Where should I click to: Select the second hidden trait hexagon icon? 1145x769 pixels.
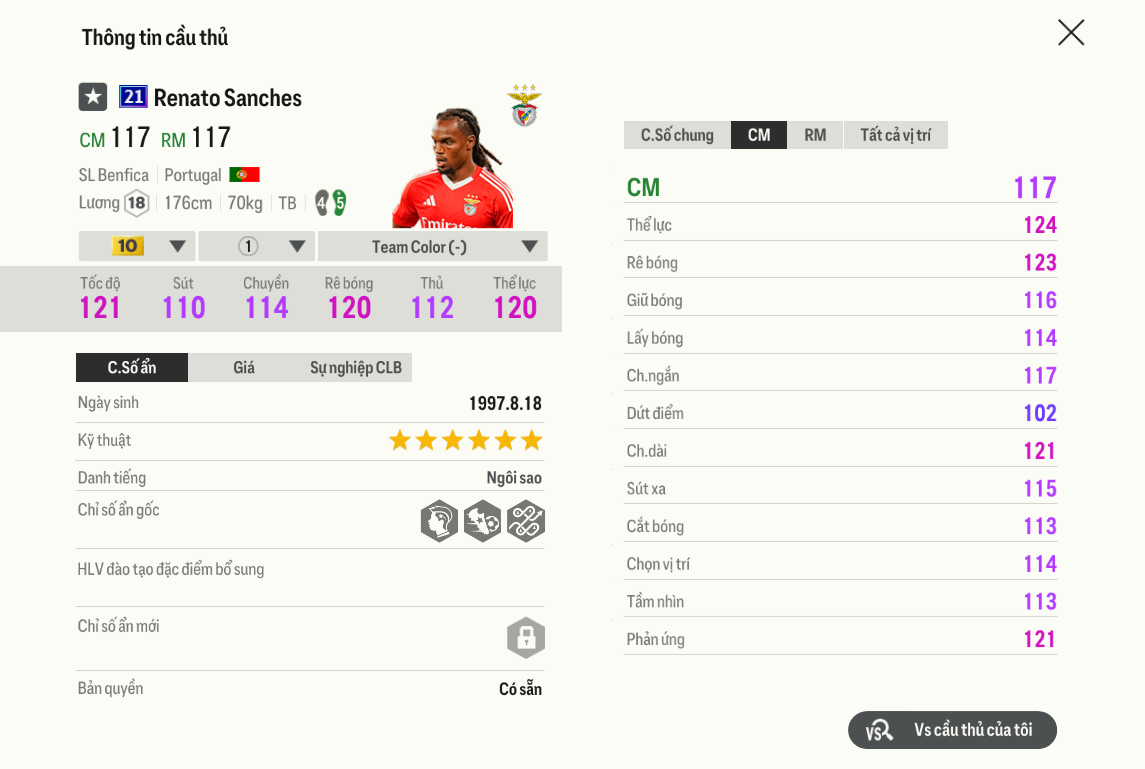tap(482, 521)
